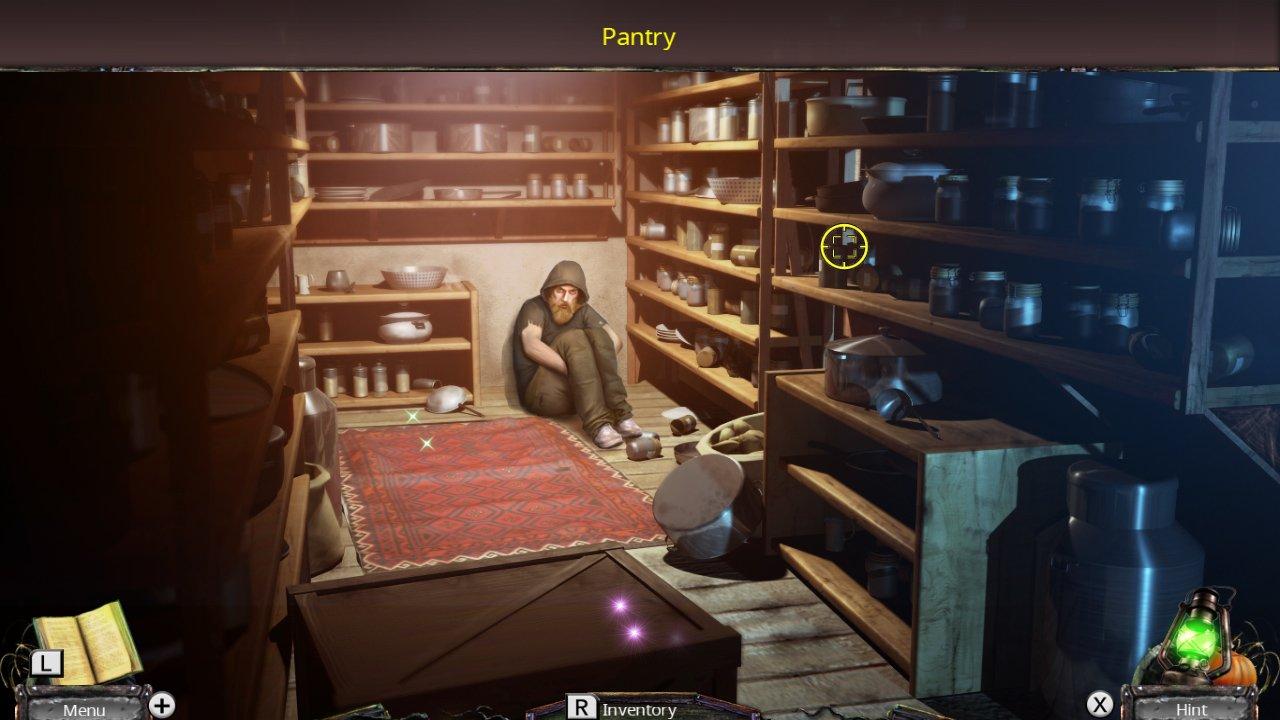Click the plus zoom icon beside Menu
The width and height of the screenshot is (1280, 720).
[160, 705]
